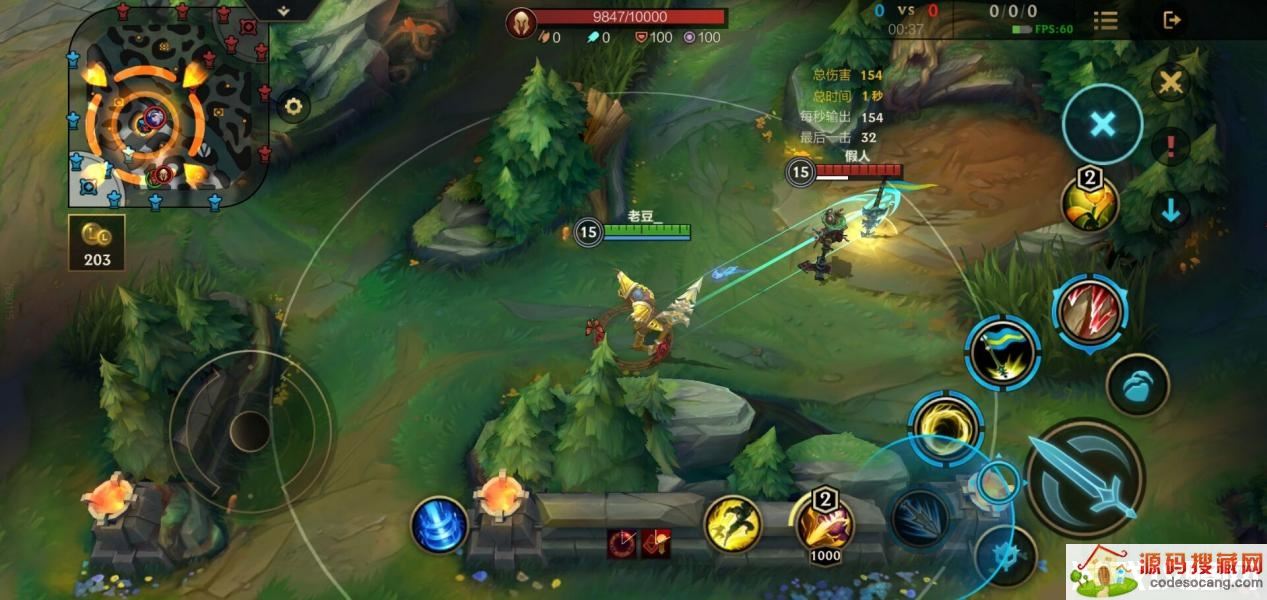Use the spear barrage ability button
Image resolution: width=1267 pixels, height=600 pixels.
click(x=919, y=519)
